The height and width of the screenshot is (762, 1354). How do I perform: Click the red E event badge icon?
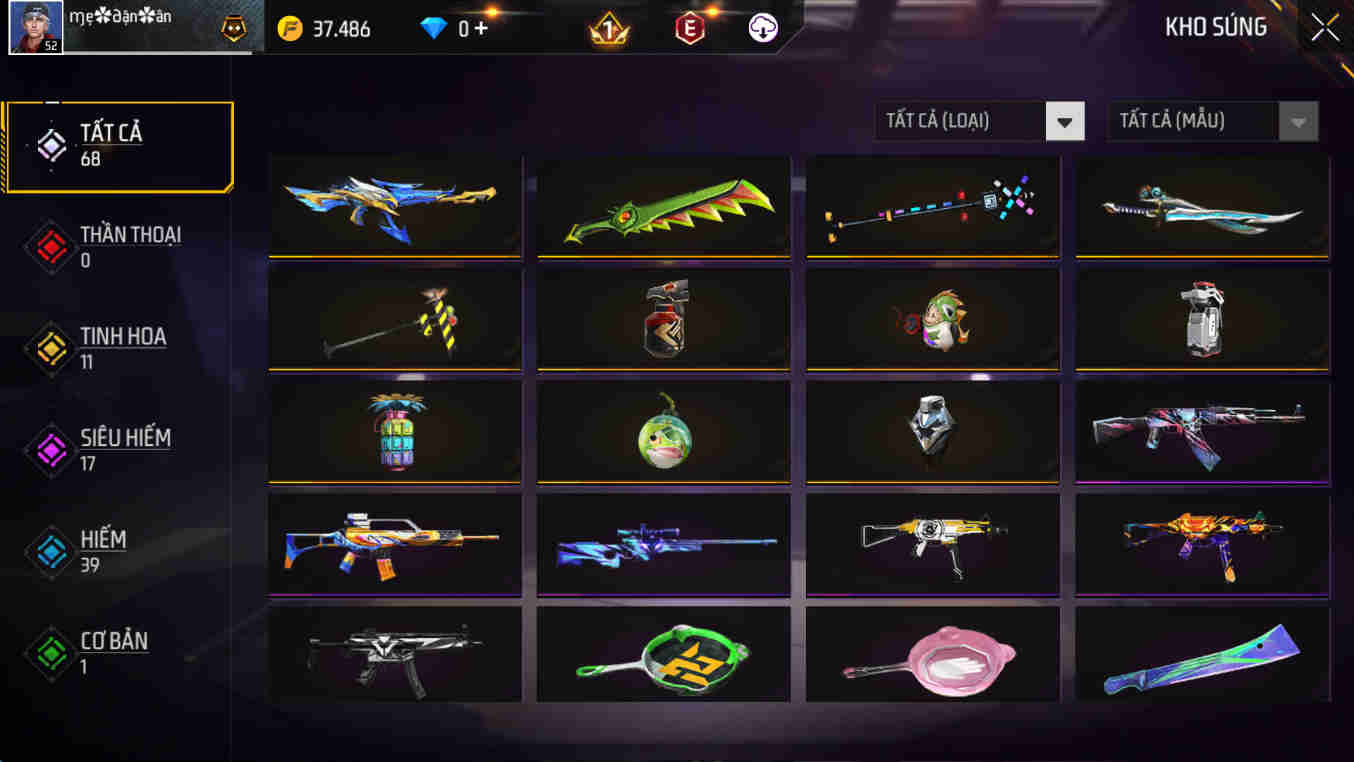[690, 28]
